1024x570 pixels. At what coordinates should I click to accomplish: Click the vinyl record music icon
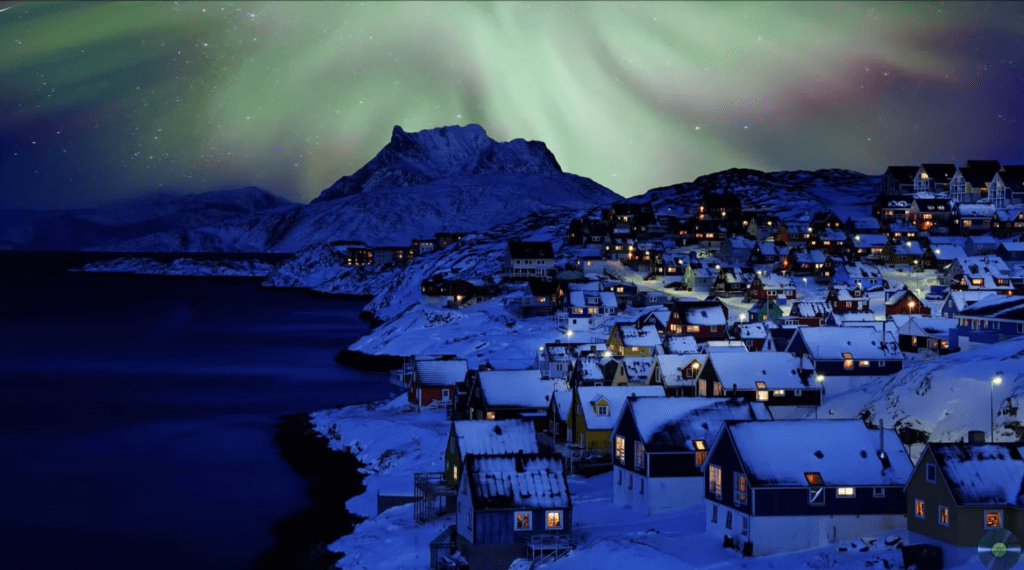click(998, 547)
